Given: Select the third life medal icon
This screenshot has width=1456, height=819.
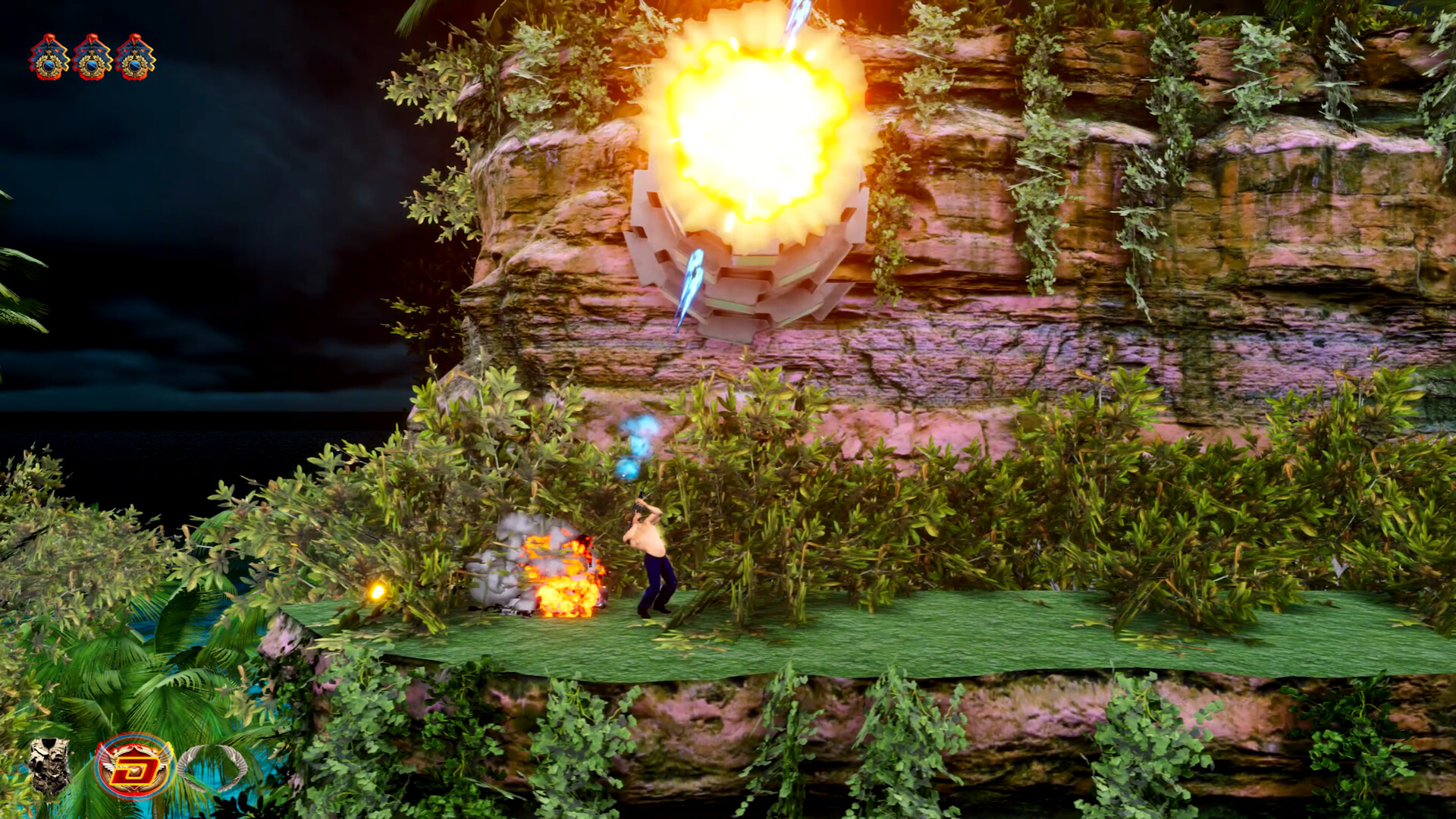Looking at the screenshot, I should coord(133,57).
